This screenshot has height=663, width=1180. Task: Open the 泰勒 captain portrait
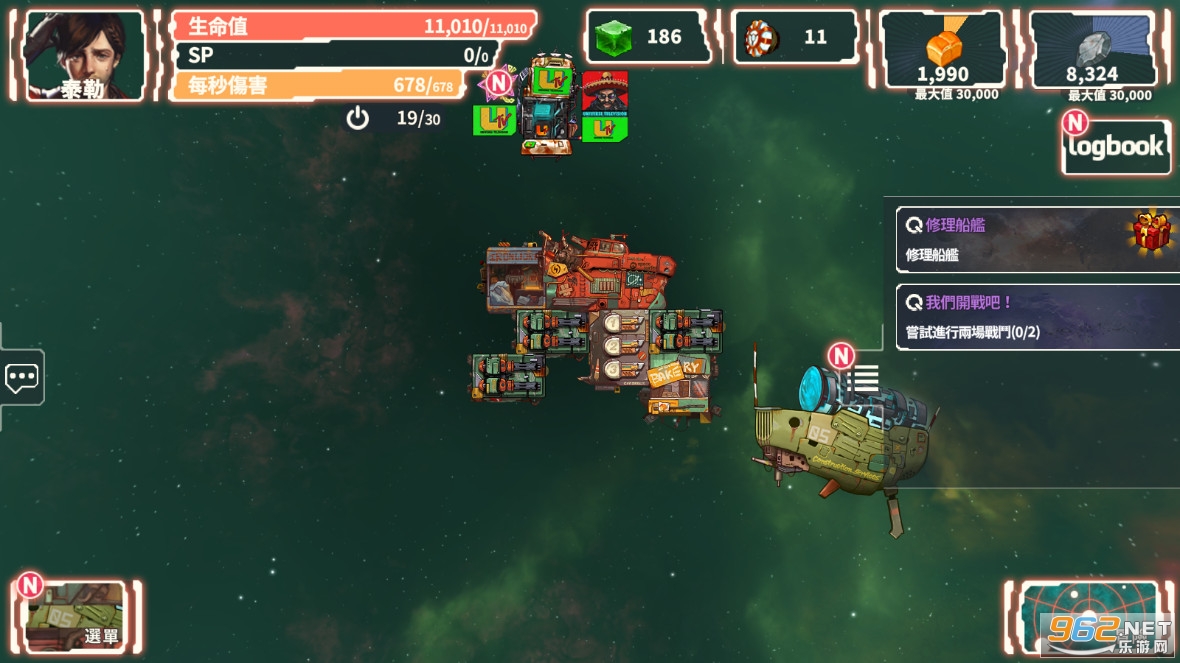[x=83, y=56]
